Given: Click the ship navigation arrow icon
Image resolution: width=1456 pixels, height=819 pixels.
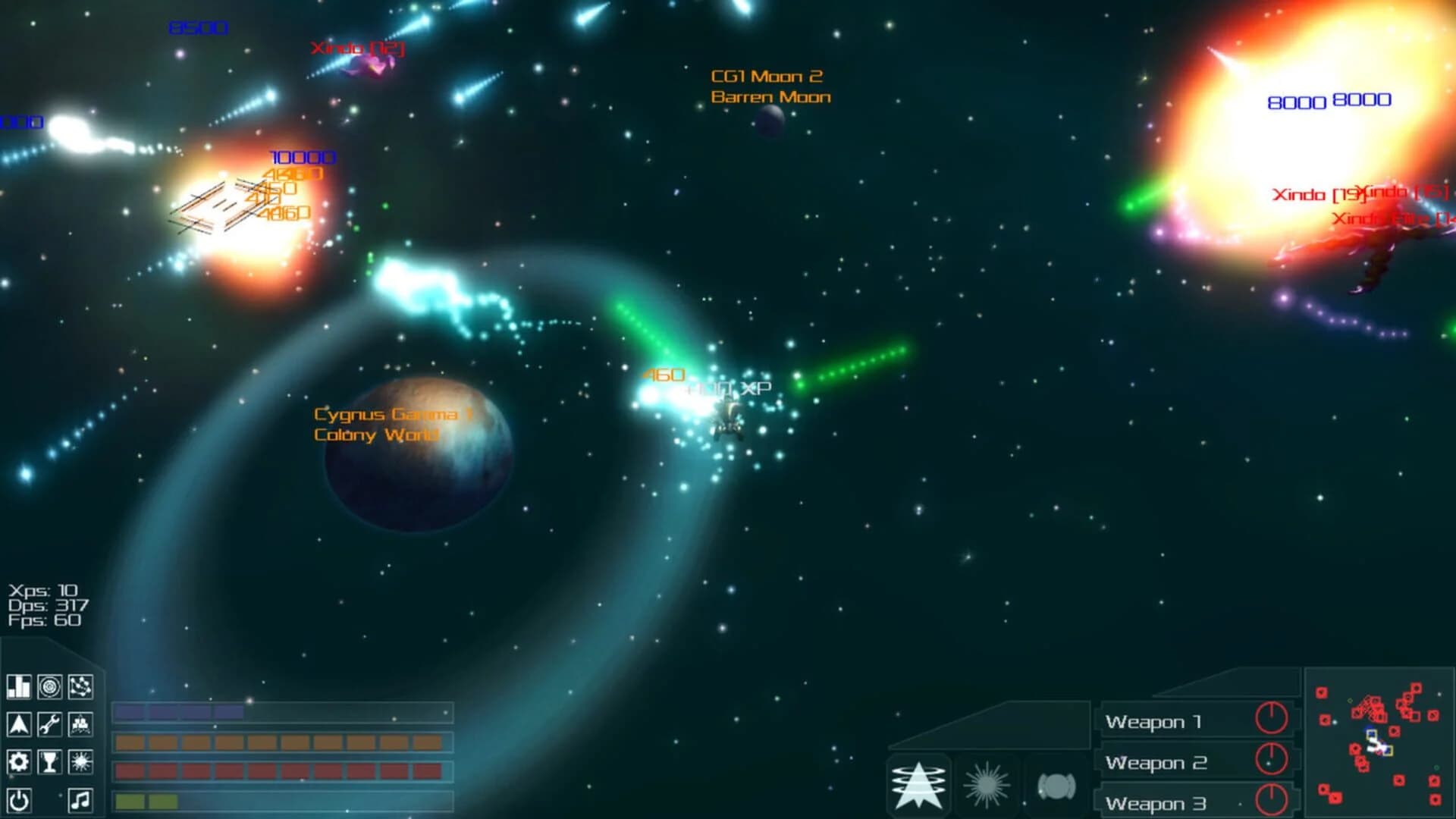Looking at the screenshot, I should (x=19, y=724).
